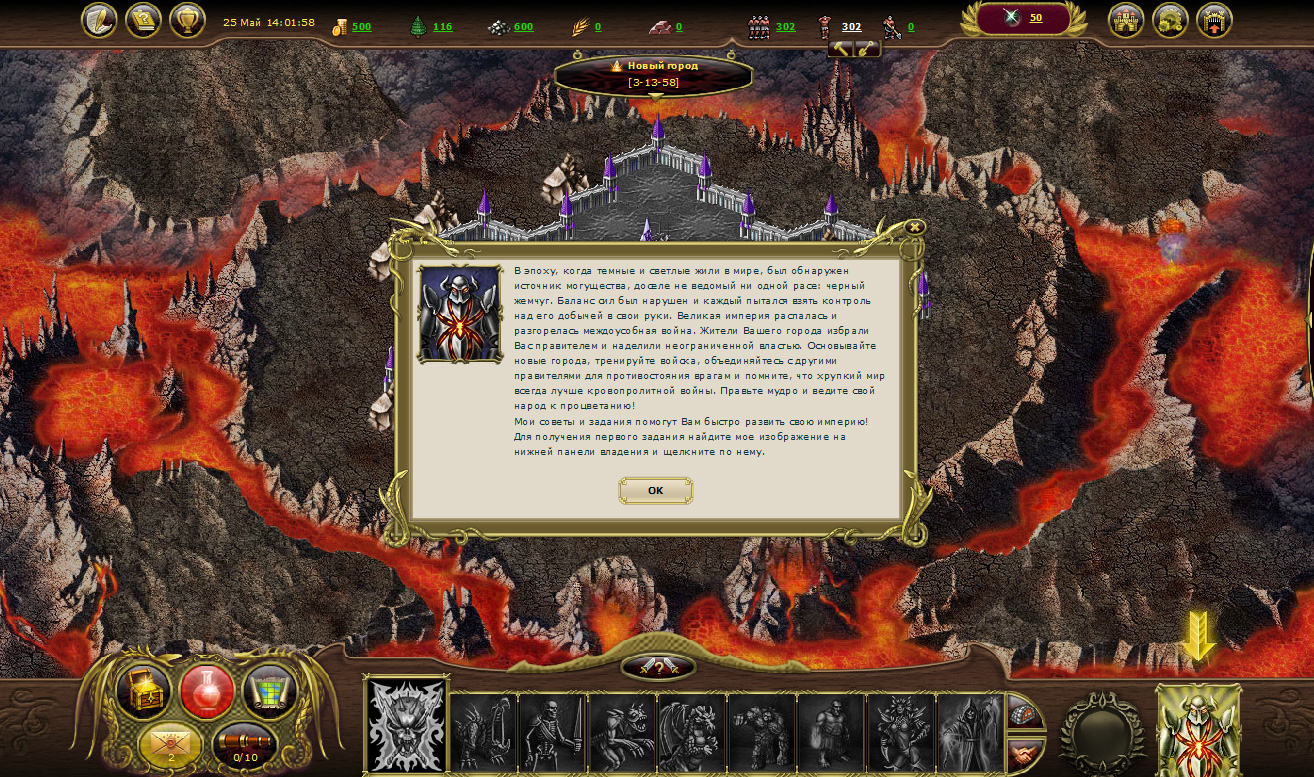Open the quill and scroll menu

99,20
